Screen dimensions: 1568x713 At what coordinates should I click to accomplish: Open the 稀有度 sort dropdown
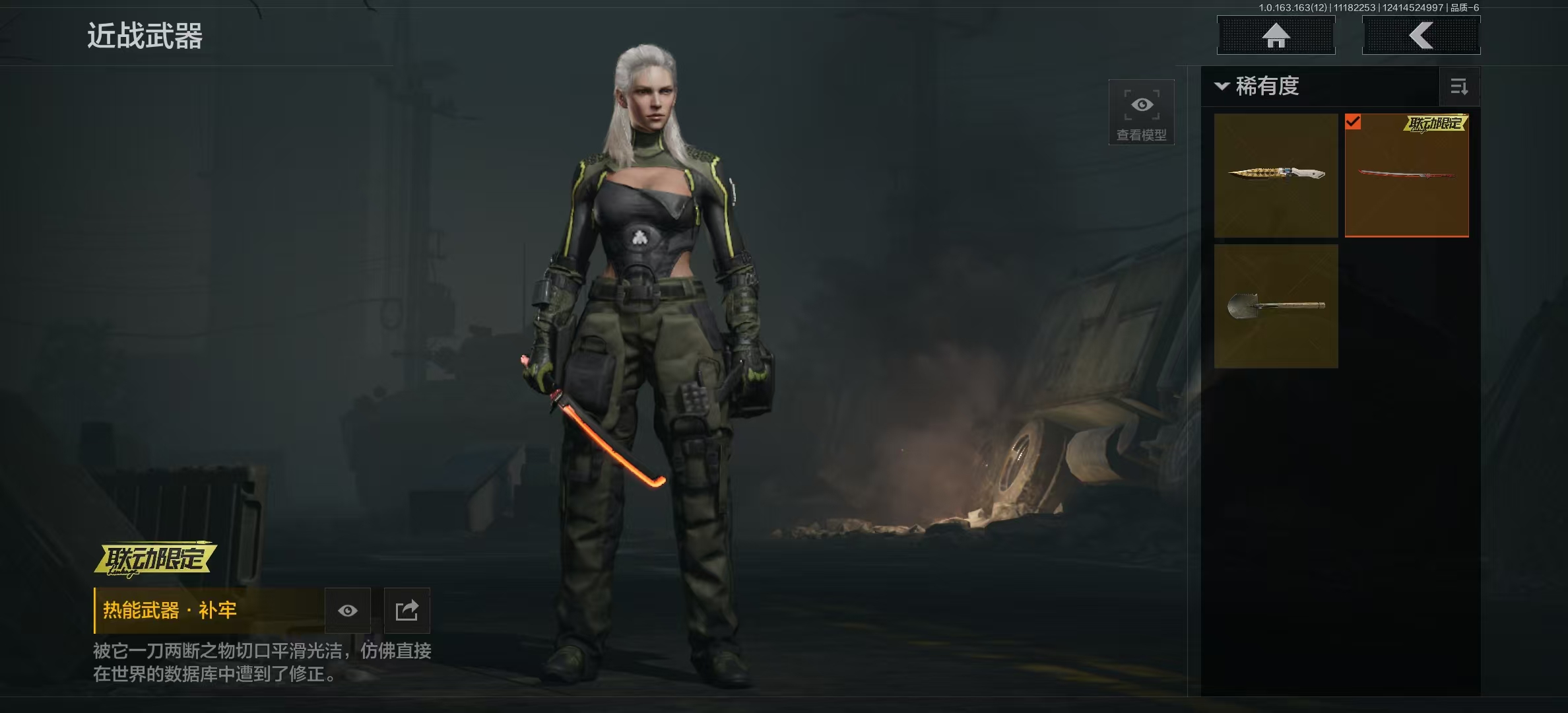tap(1258, 86)
